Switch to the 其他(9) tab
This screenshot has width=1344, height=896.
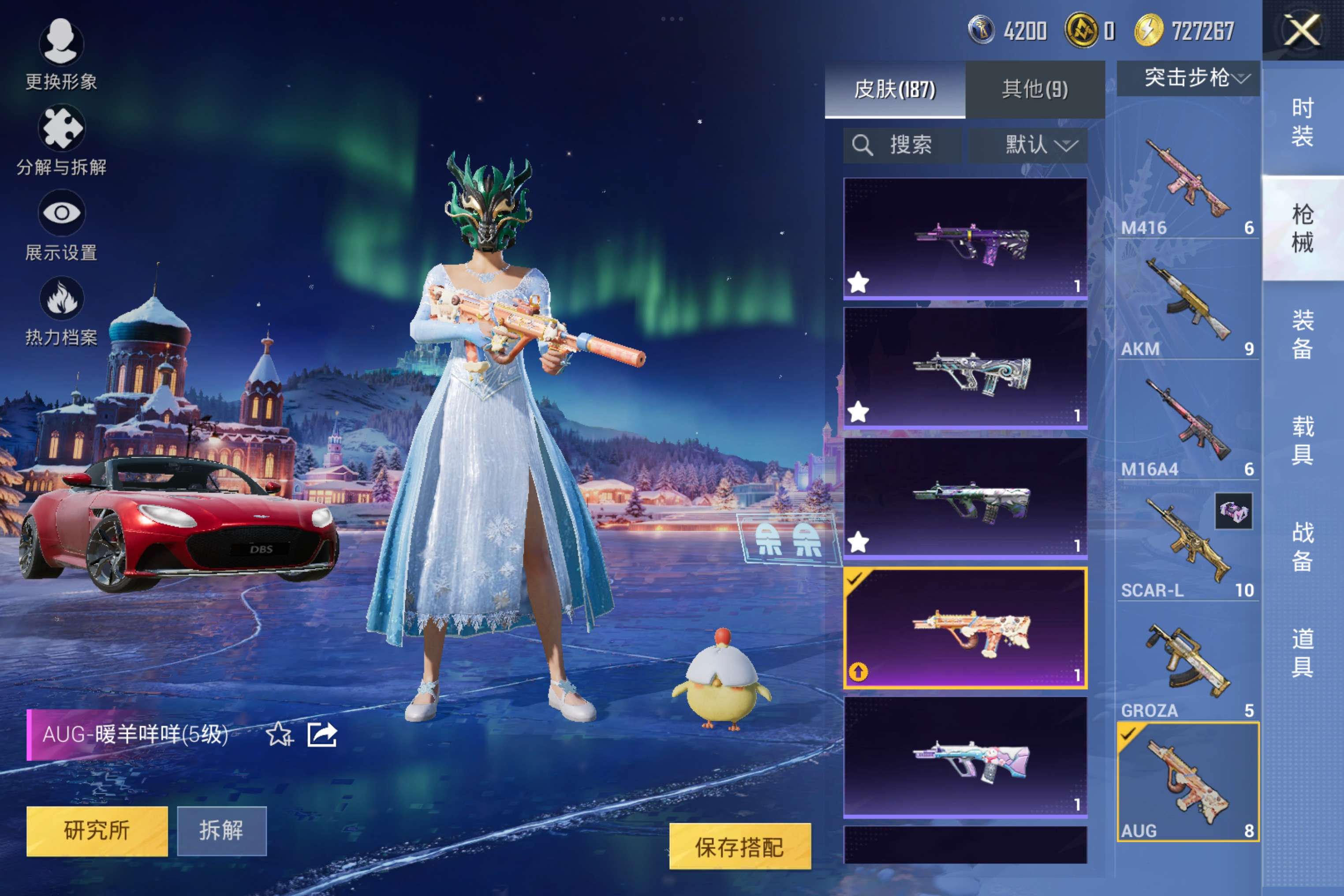point(1034,89)
